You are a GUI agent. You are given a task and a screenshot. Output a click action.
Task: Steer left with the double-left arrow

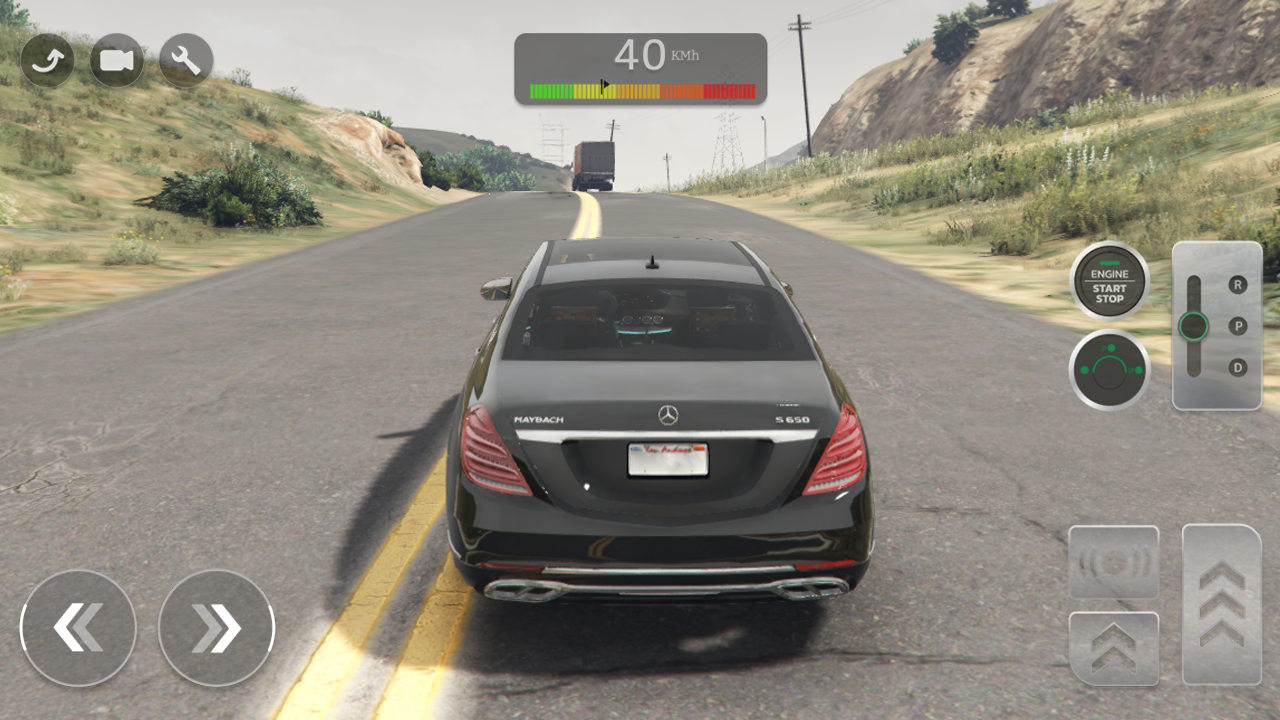coord(78,628)
